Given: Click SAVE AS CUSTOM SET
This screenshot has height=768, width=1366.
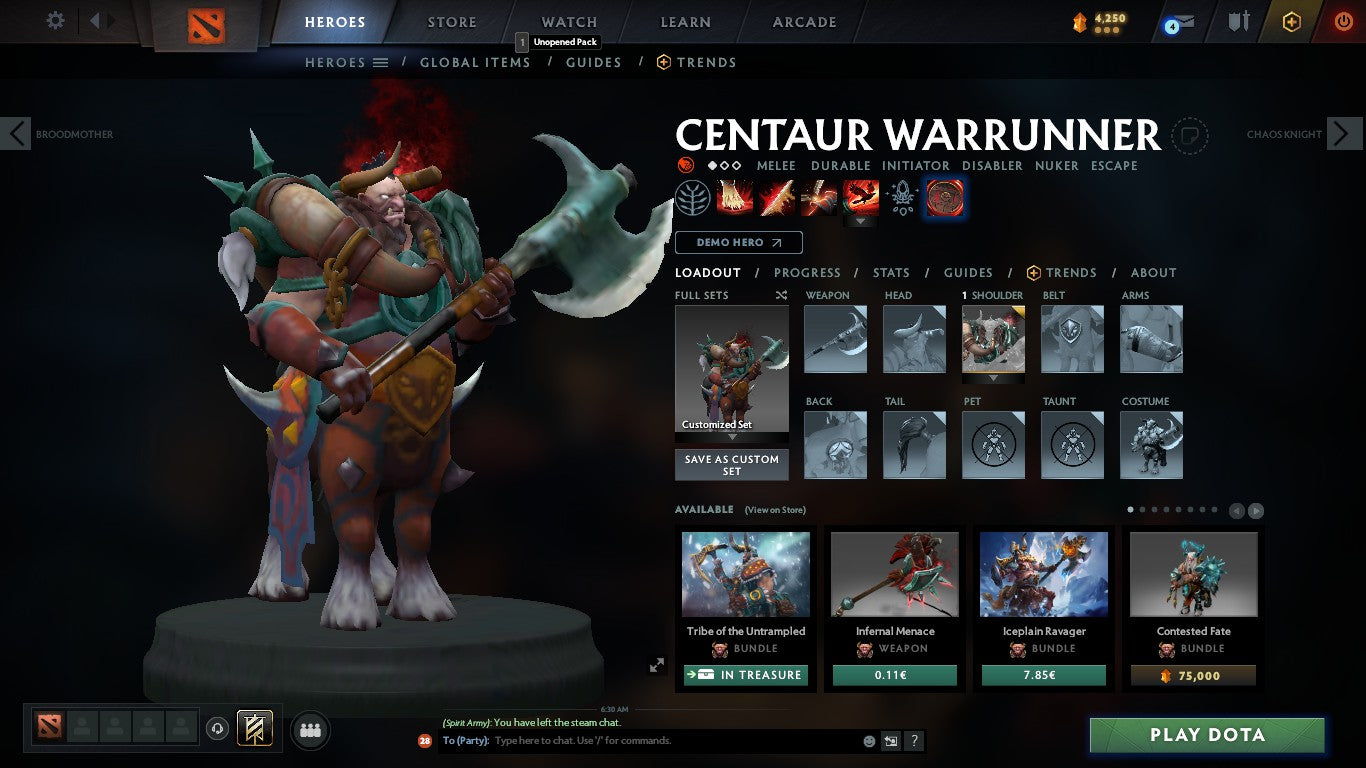Looking at the screenshot, I should click(x=731, y=463).
